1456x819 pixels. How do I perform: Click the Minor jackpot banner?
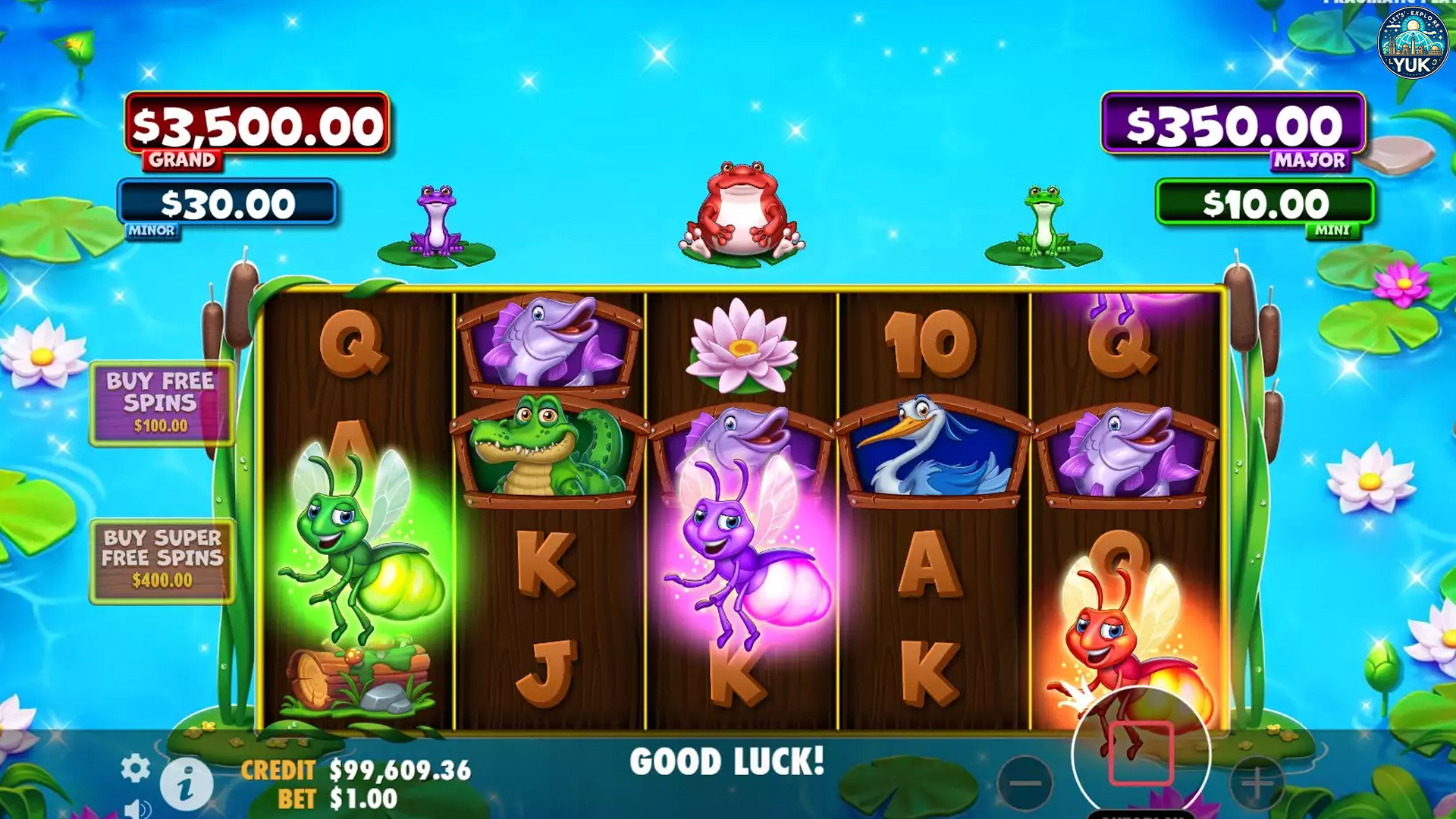pyautogui.click(x=227, y=203)
